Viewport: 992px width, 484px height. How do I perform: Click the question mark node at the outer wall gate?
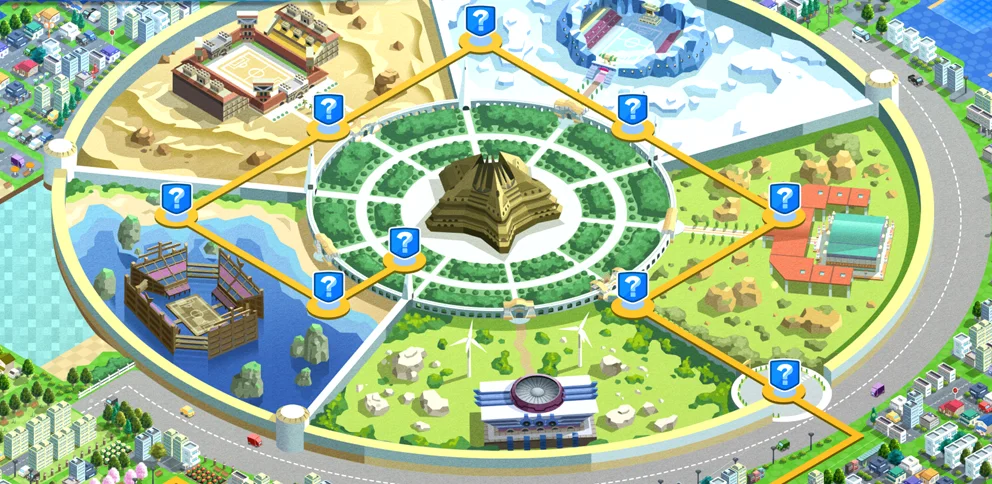(x=784, y=376)
